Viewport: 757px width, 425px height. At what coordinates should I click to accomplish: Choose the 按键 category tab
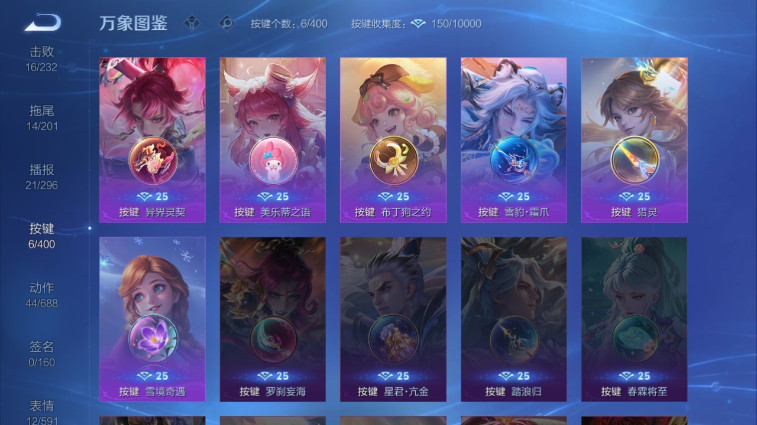coord(42,235)
